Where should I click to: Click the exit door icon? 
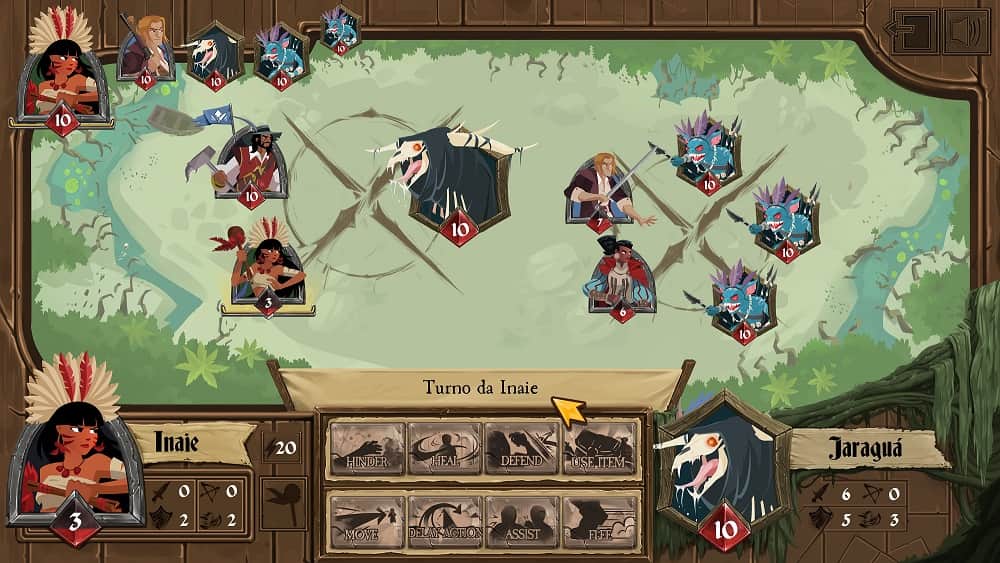914,30
